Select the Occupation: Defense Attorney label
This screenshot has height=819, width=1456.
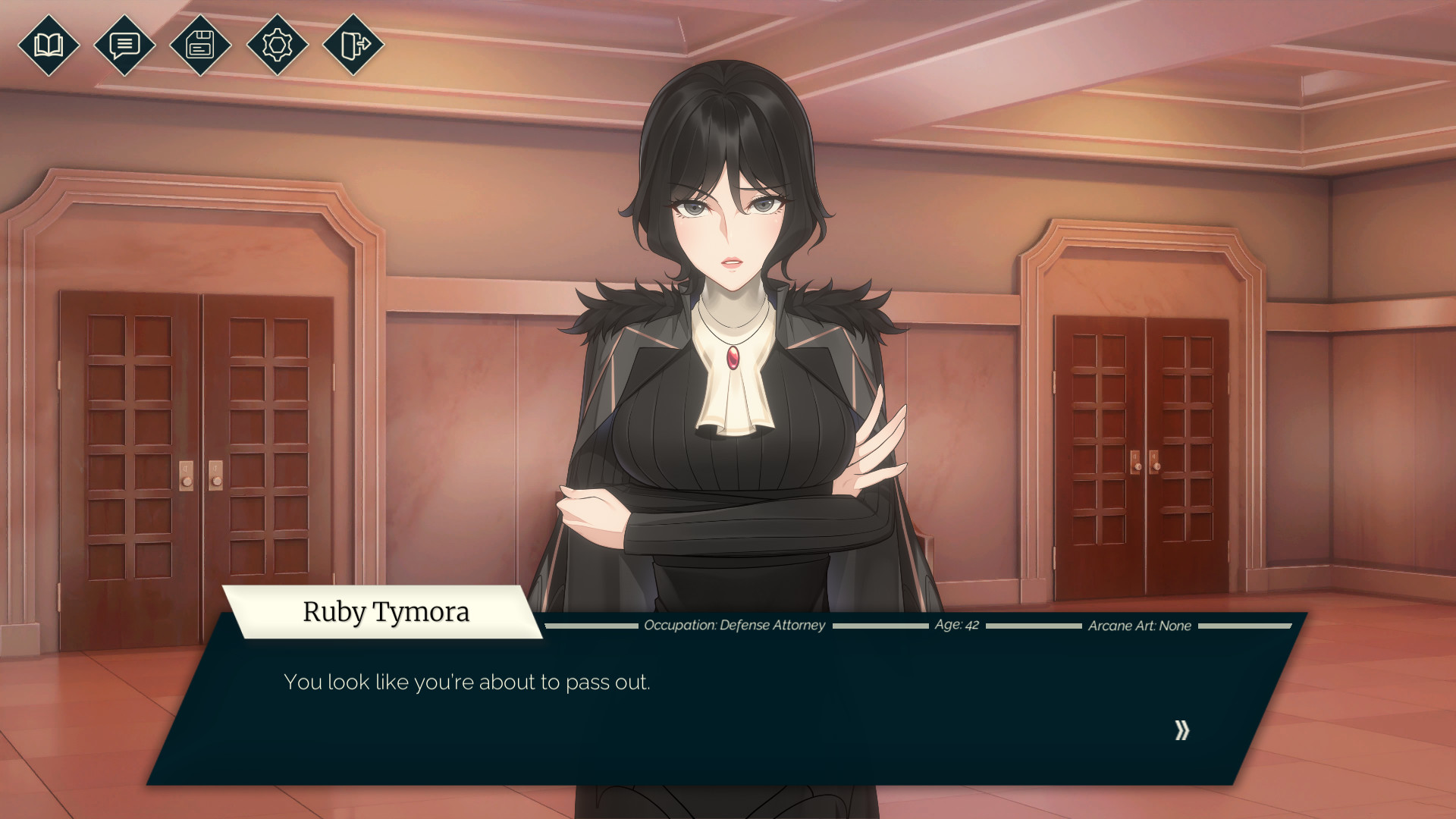click(734, 626)
